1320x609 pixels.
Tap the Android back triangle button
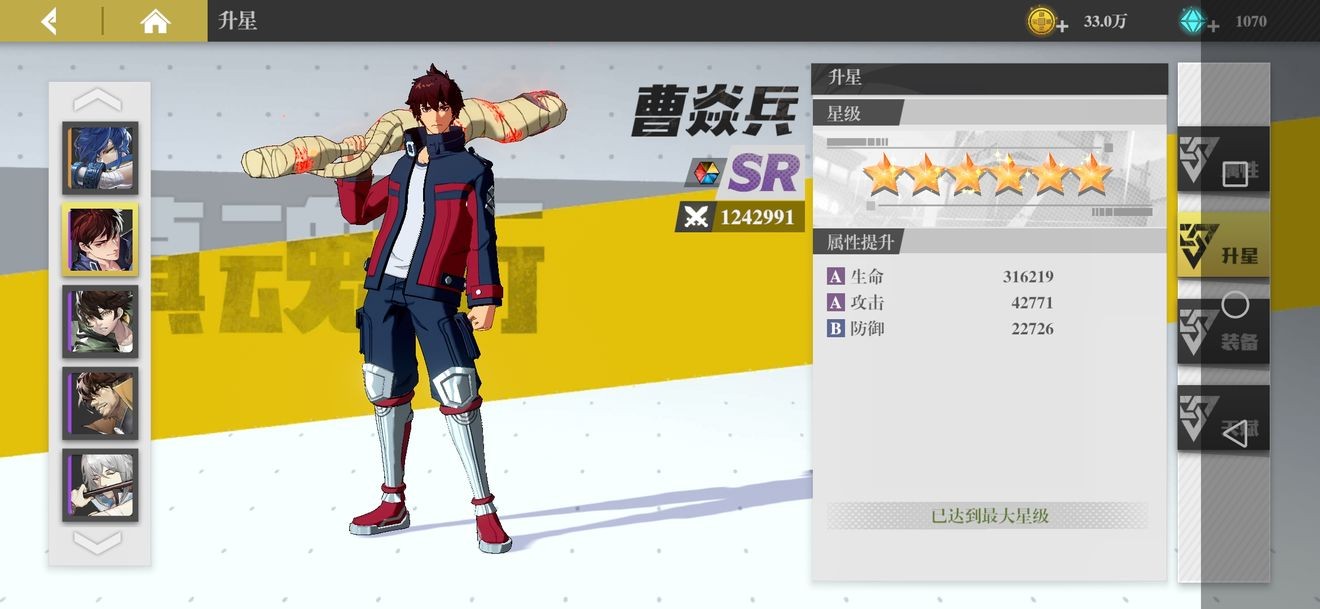tap(1236, 433)
